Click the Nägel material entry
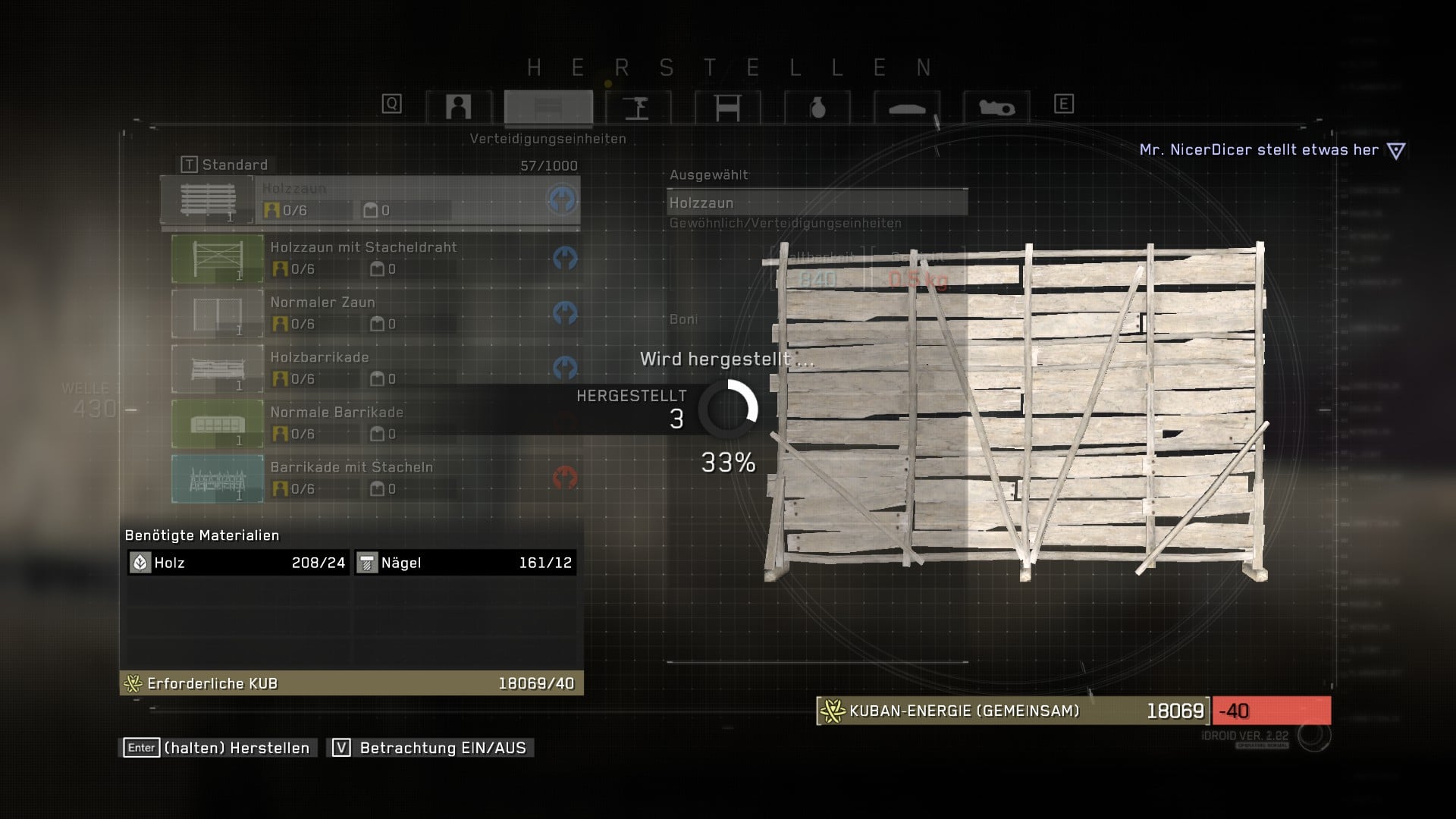The width and height of the screenshot is (1456, 819). [465, 563]
